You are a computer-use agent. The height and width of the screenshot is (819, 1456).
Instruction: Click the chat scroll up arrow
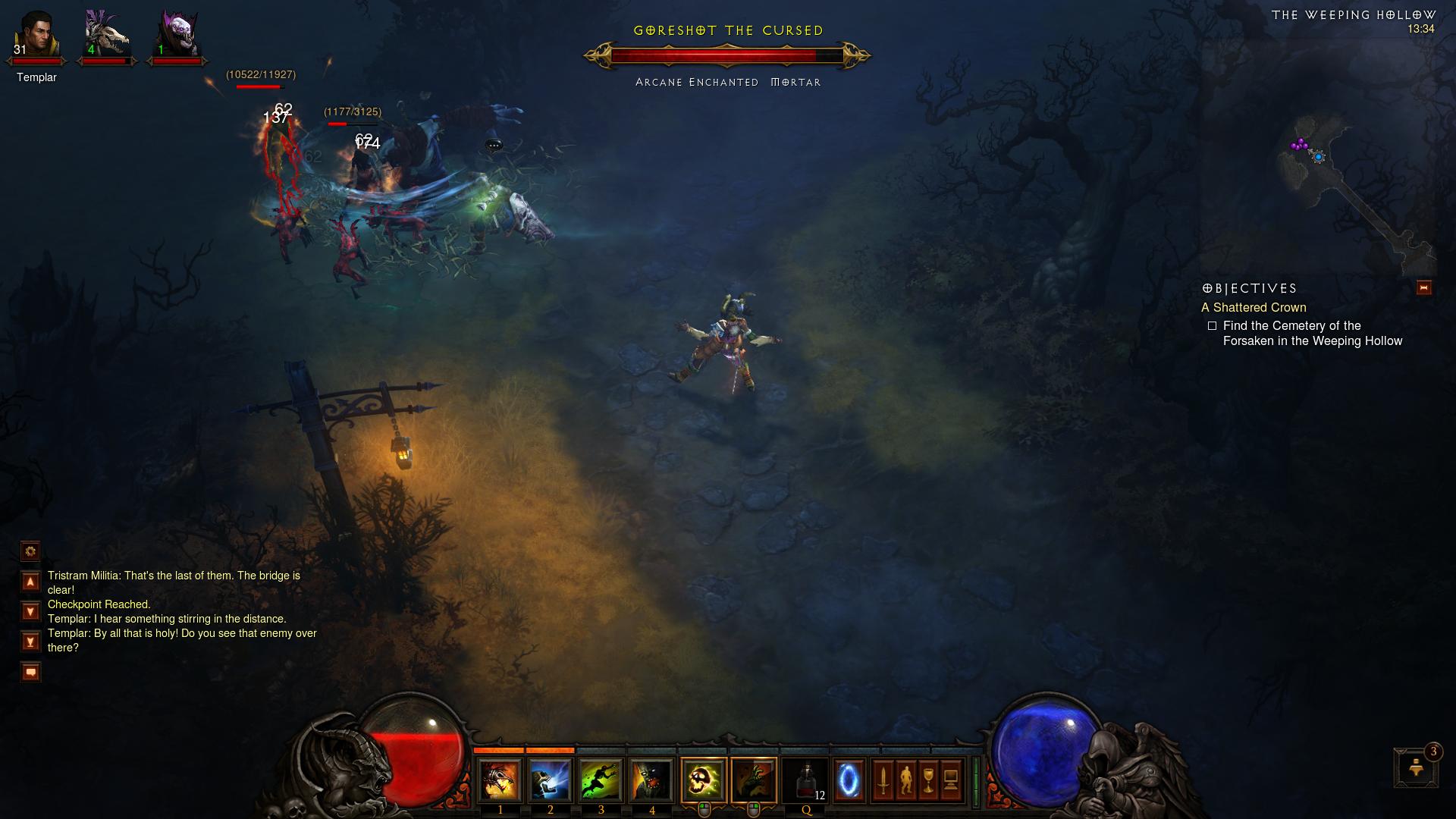tap(30, 582)
